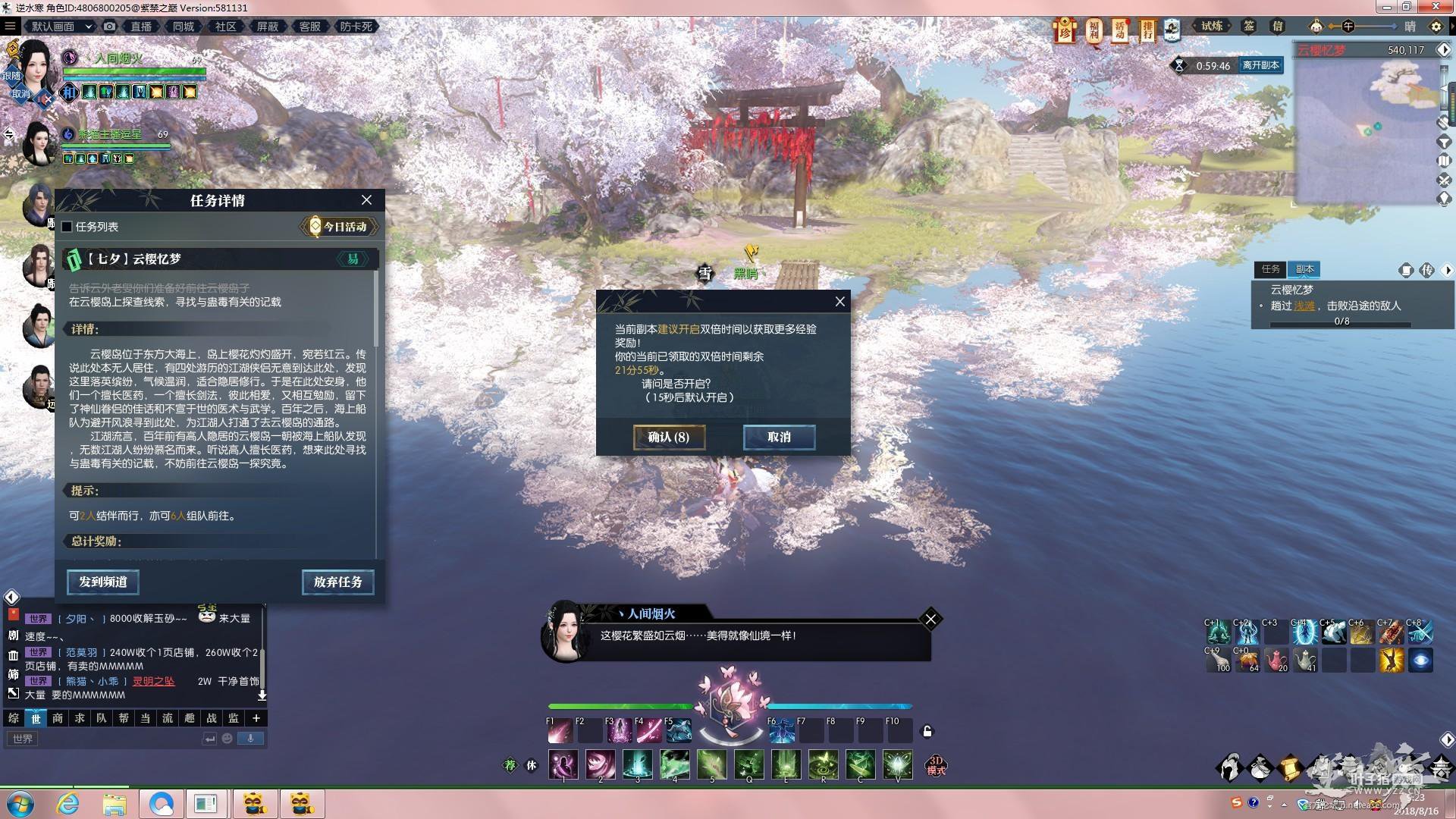Send quest to channel with 发到频道

point(102,582)
